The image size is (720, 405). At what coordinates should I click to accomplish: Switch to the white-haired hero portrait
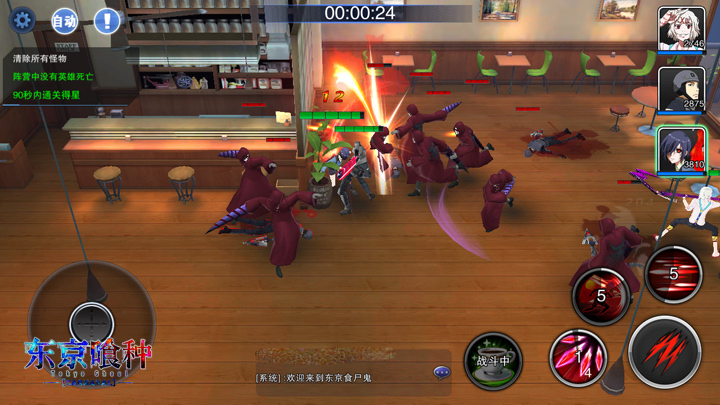pyautogui.click(x=681, y=29)
